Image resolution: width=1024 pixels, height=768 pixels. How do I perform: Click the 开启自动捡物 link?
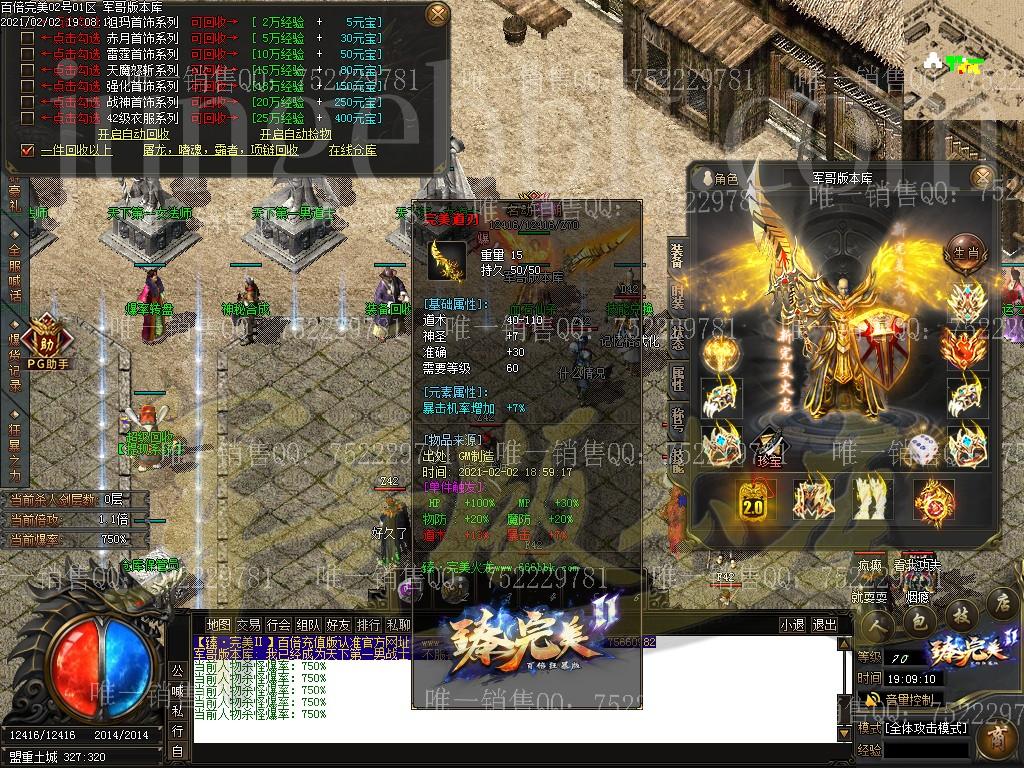click(x=296, y=134)
